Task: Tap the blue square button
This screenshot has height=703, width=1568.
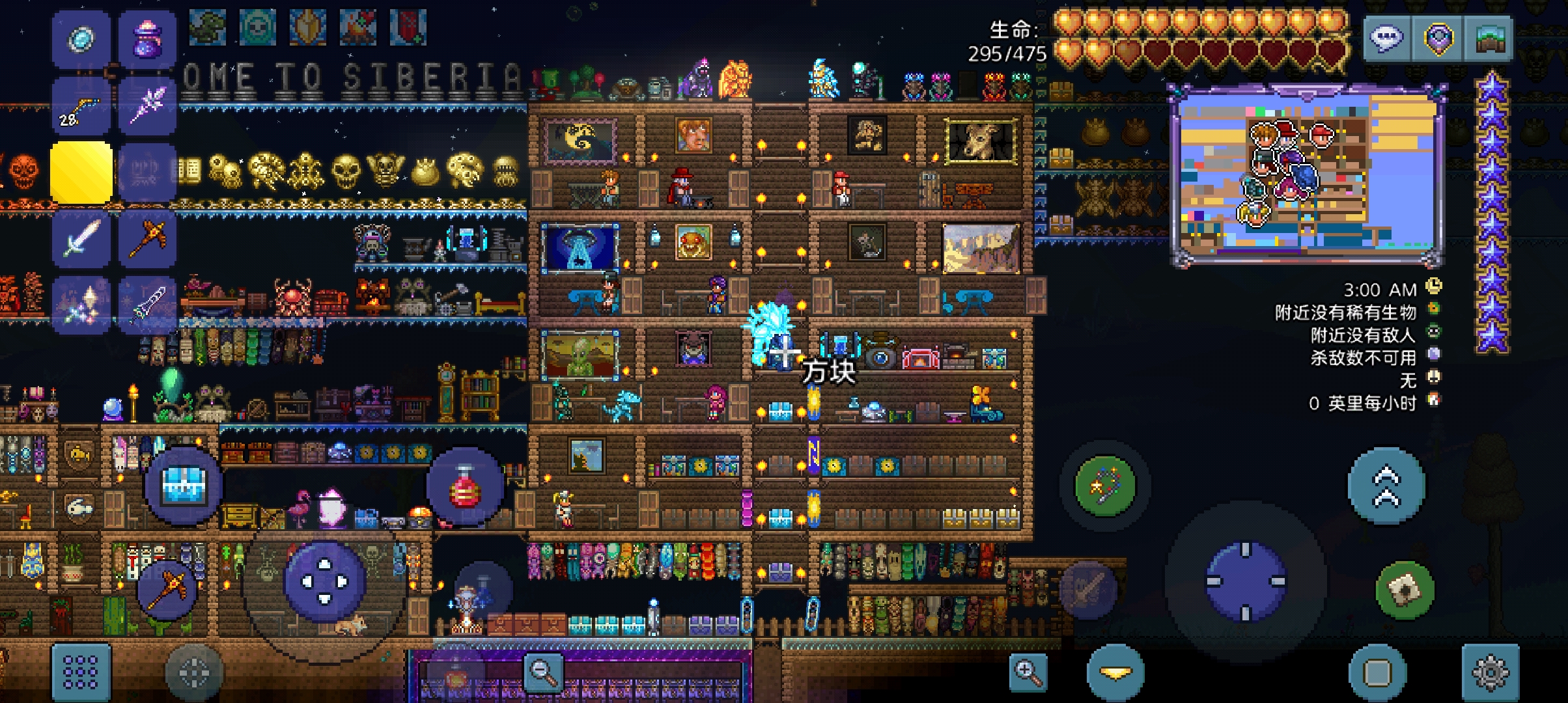Action: pyautogui.click(x=1377, y=672)
